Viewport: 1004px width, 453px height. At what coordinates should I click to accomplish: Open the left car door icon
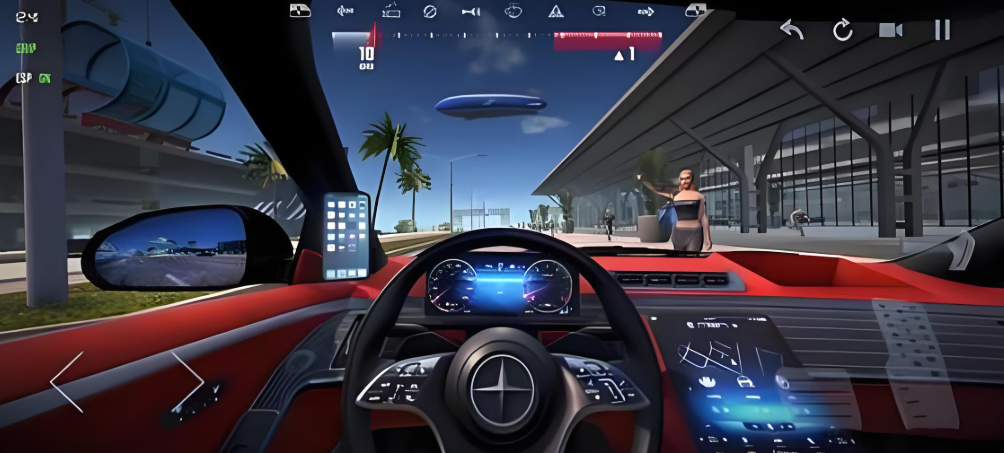click(300, 11)
